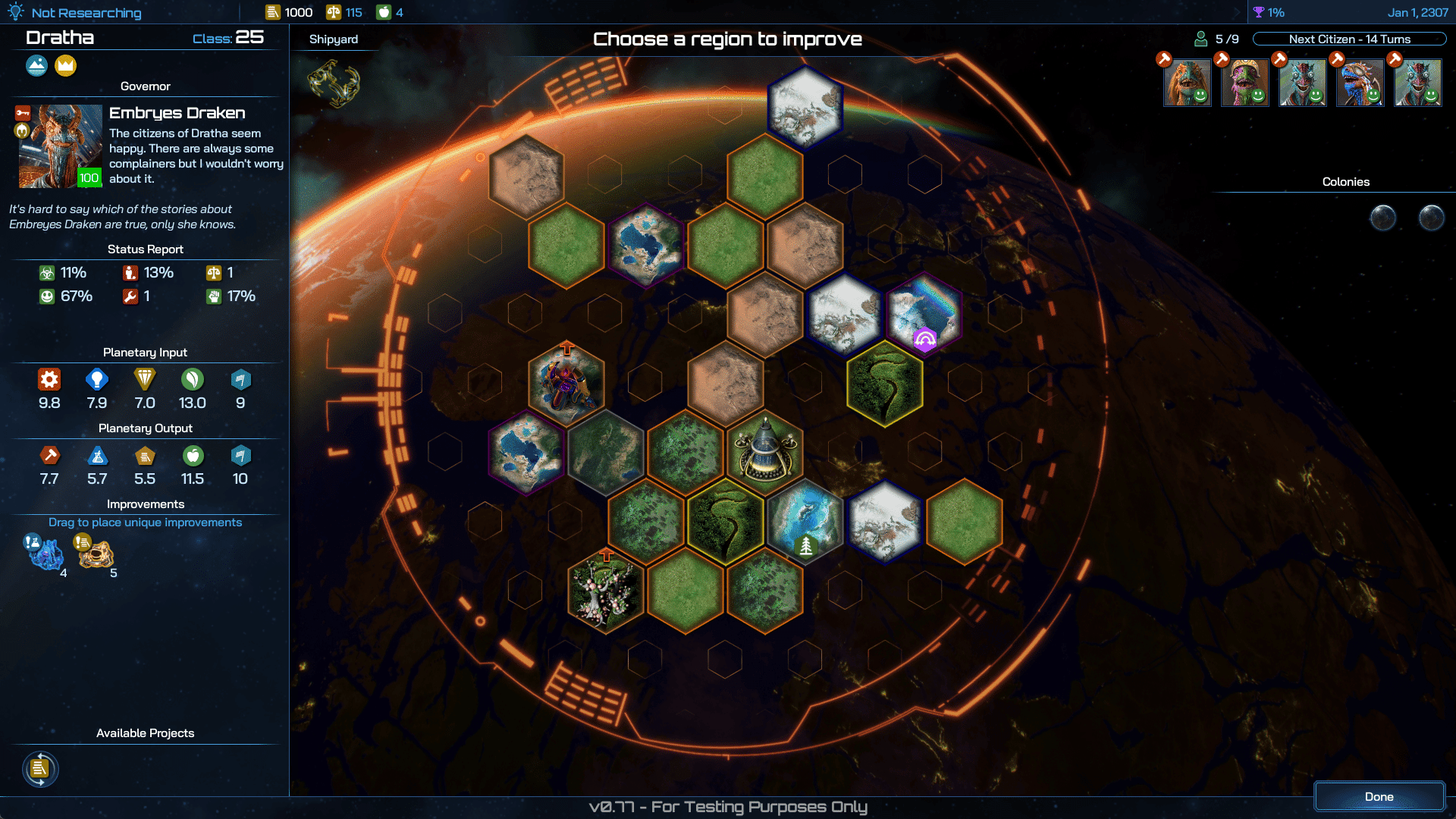This screenshot has height=819, width=1456.
Task: Click the crown icon below the Dratha title
Action: [x=66, y=66]
